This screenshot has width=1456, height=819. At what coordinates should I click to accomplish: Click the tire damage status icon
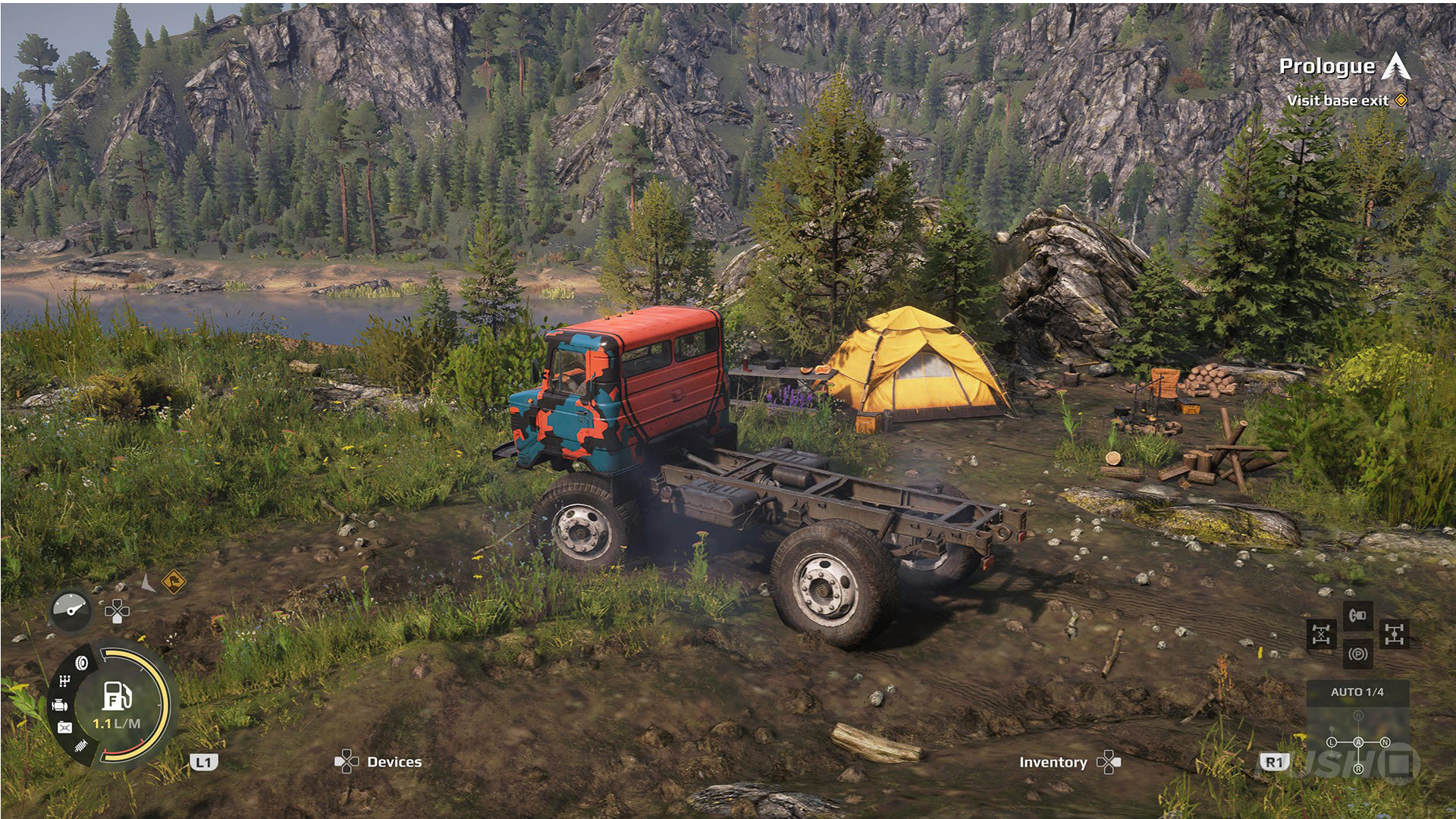coord(82,664)
